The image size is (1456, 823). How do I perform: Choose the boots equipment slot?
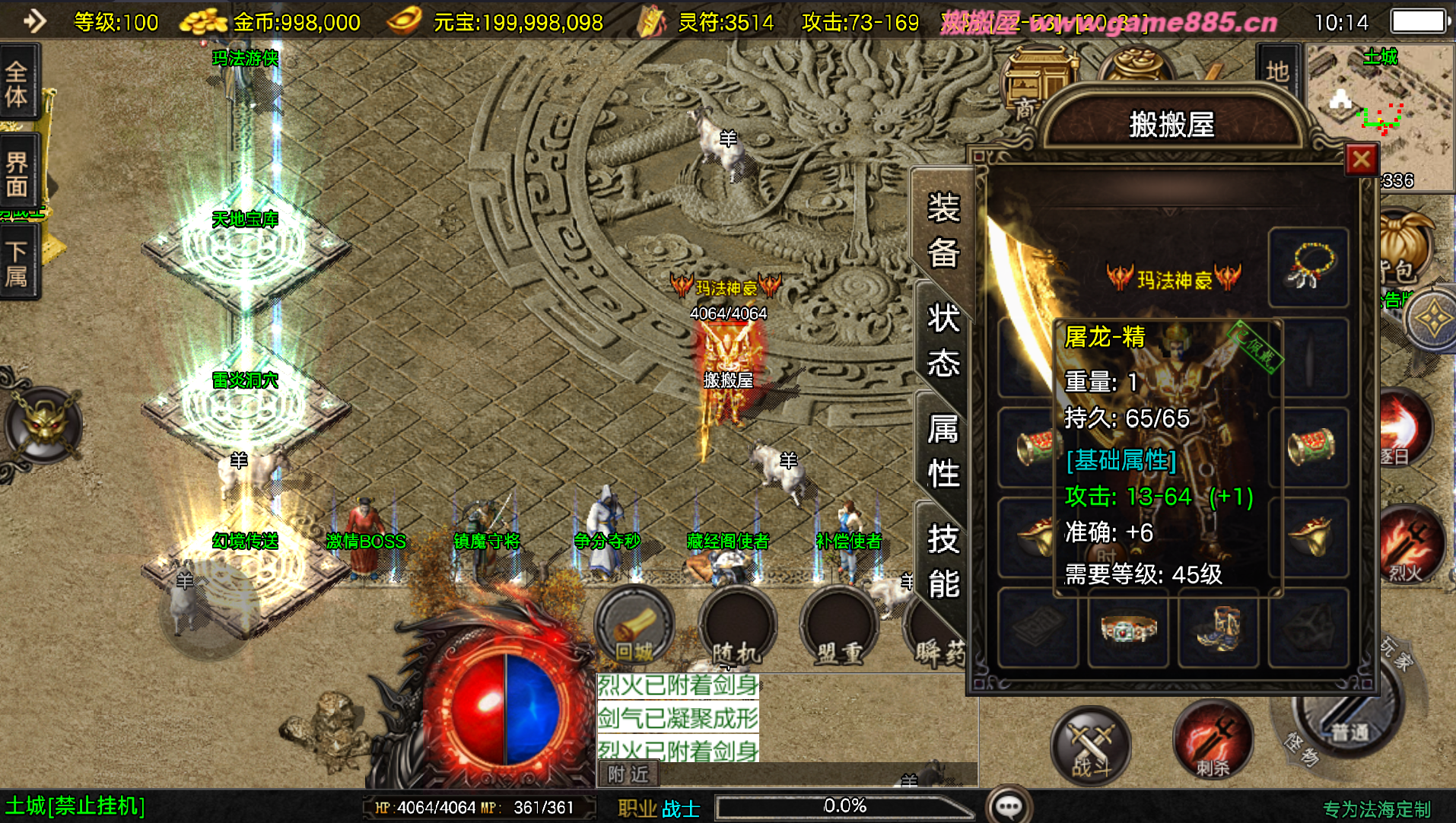(x=1218, y=628)
